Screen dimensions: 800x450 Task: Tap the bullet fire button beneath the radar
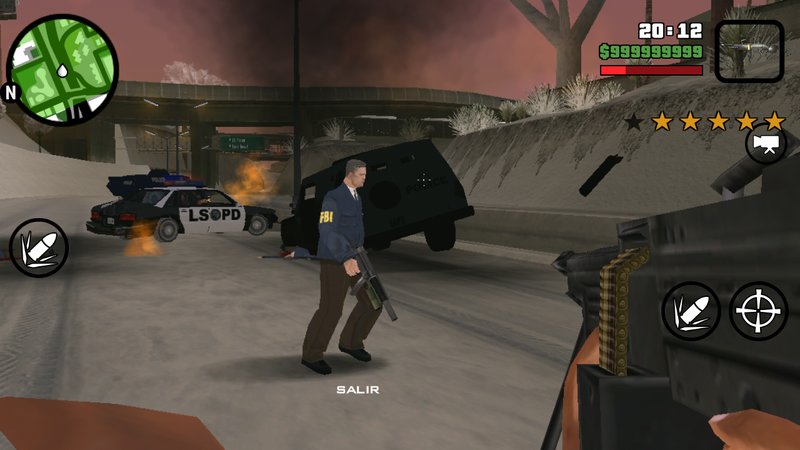(x=39, y=248)
